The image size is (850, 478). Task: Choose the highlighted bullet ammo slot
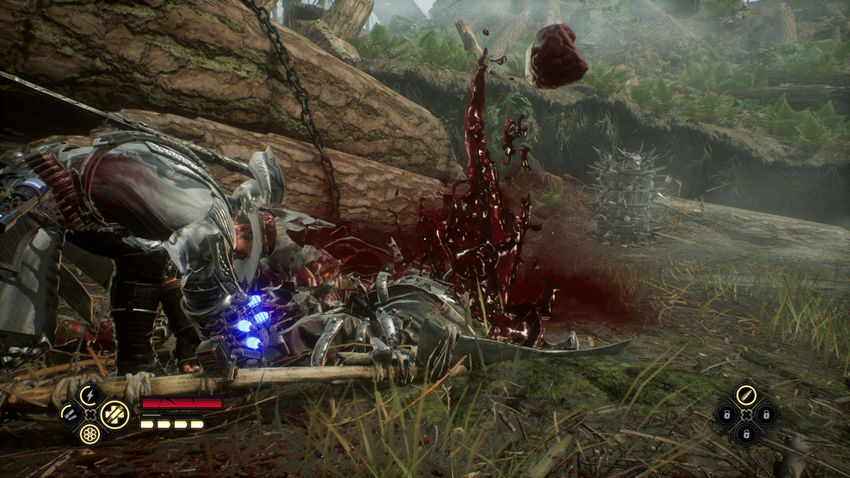(x=745, y=394)
